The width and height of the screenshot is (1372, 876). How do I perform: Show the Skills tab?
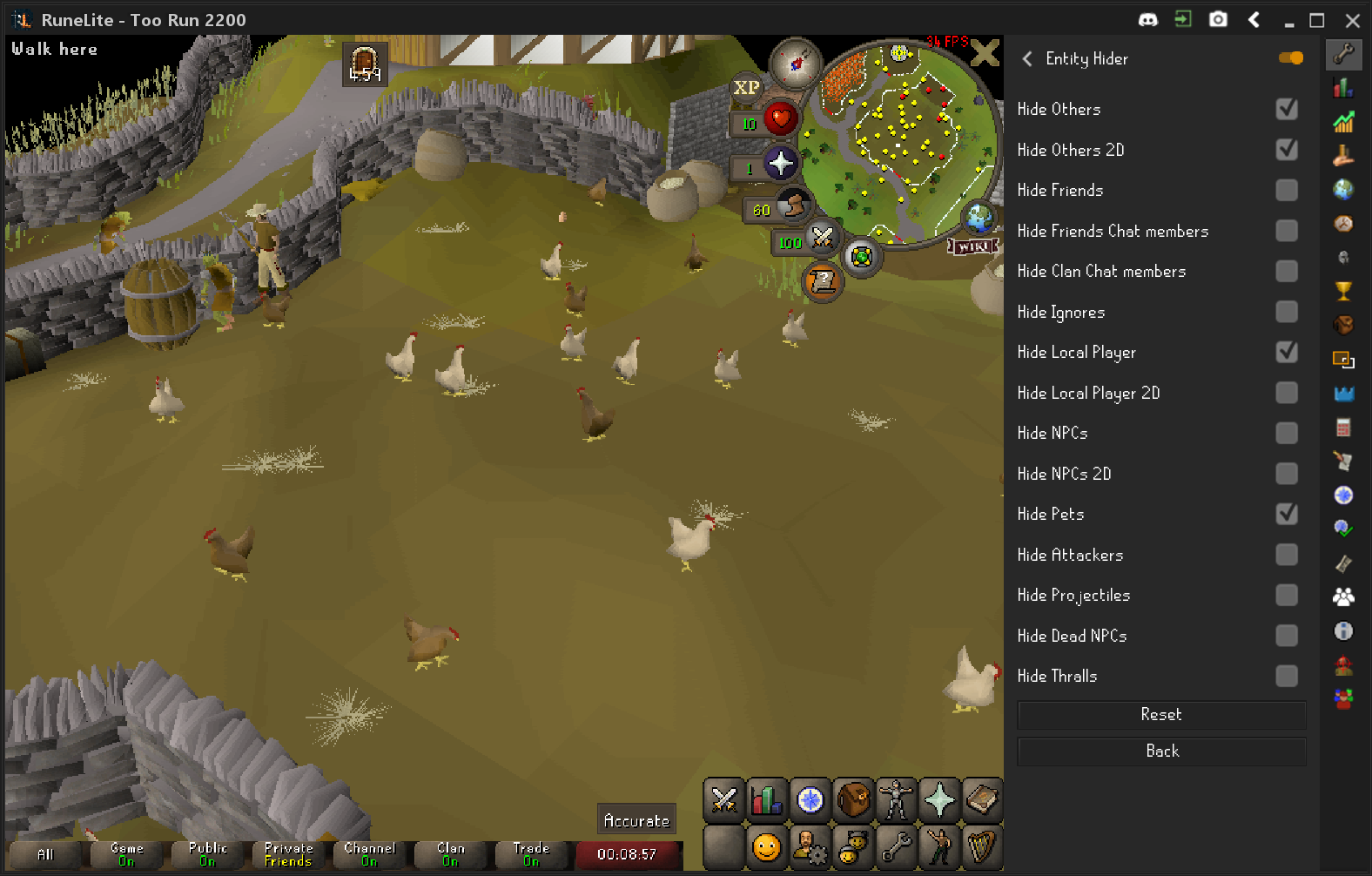pyautogui.click(x=767, y=799)
